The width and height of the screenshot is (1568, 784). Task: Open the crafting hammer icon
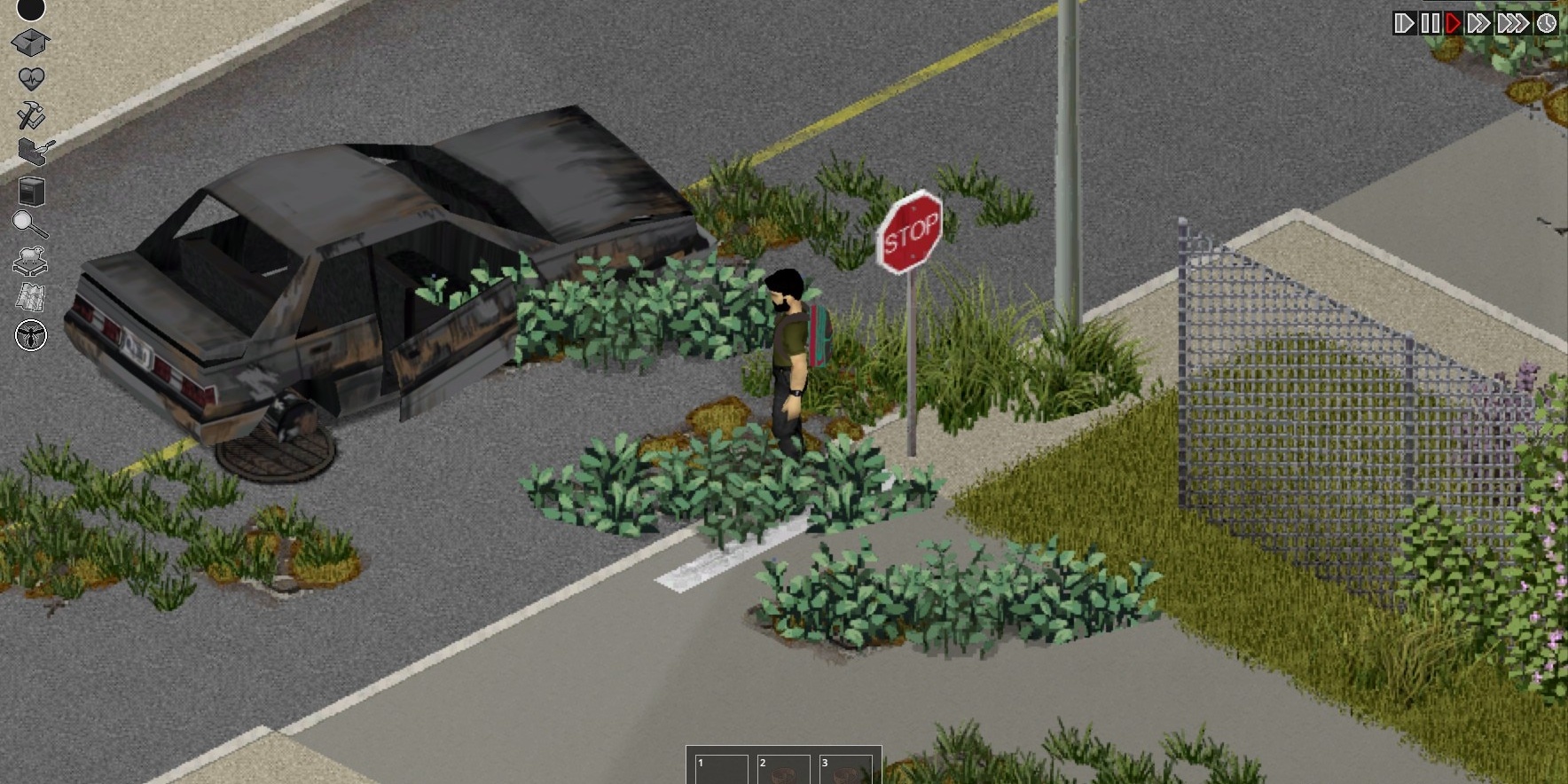(x=28, y=114)
